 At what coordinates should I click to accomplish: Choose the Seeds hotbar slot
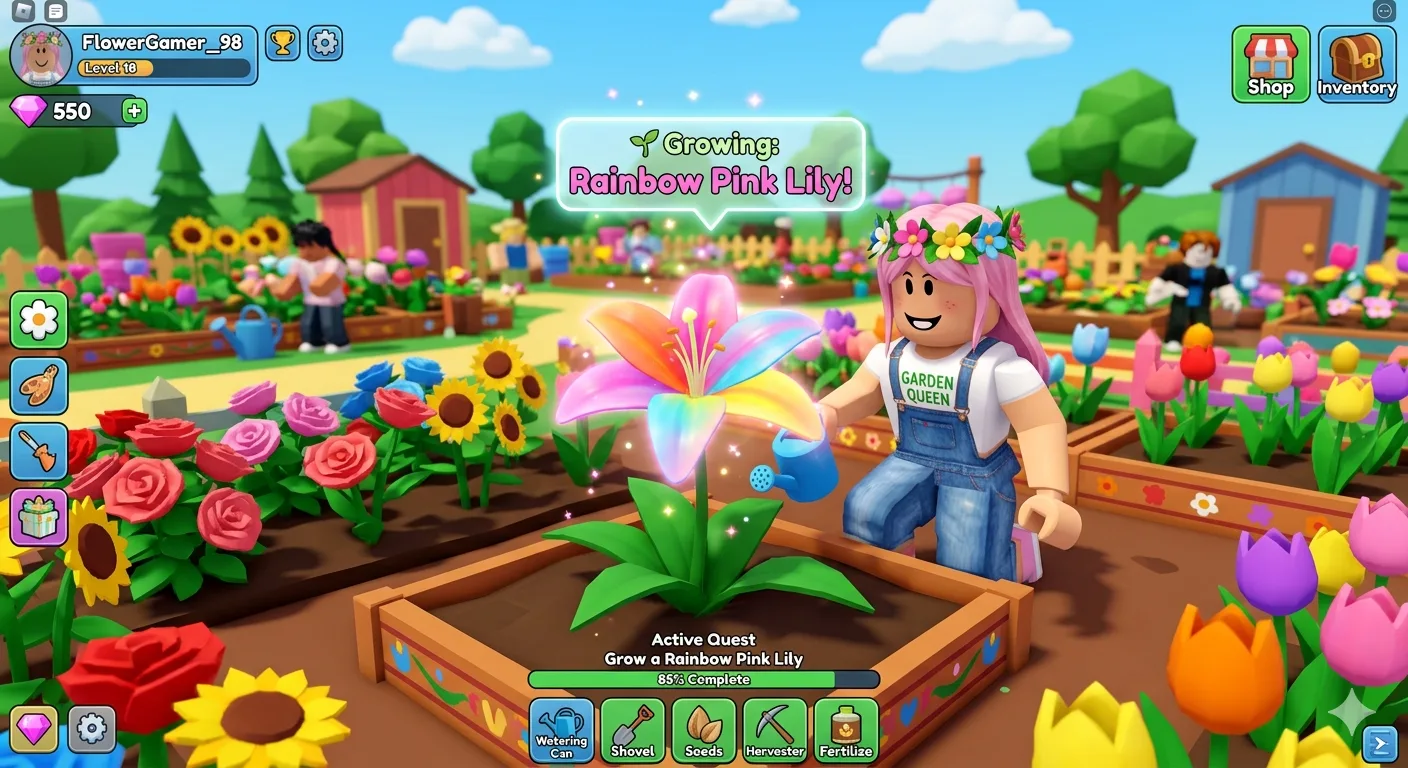704,730
